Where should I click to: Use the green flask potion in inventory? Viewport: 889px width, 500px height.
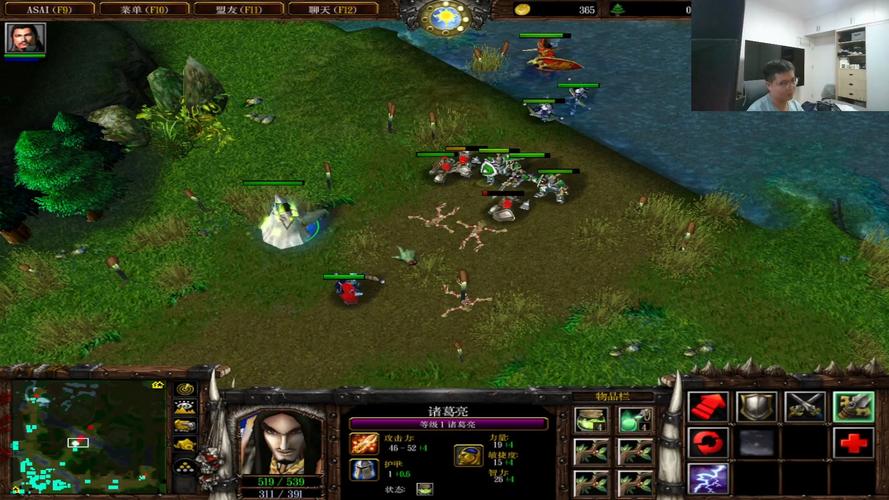pos(634,421)
